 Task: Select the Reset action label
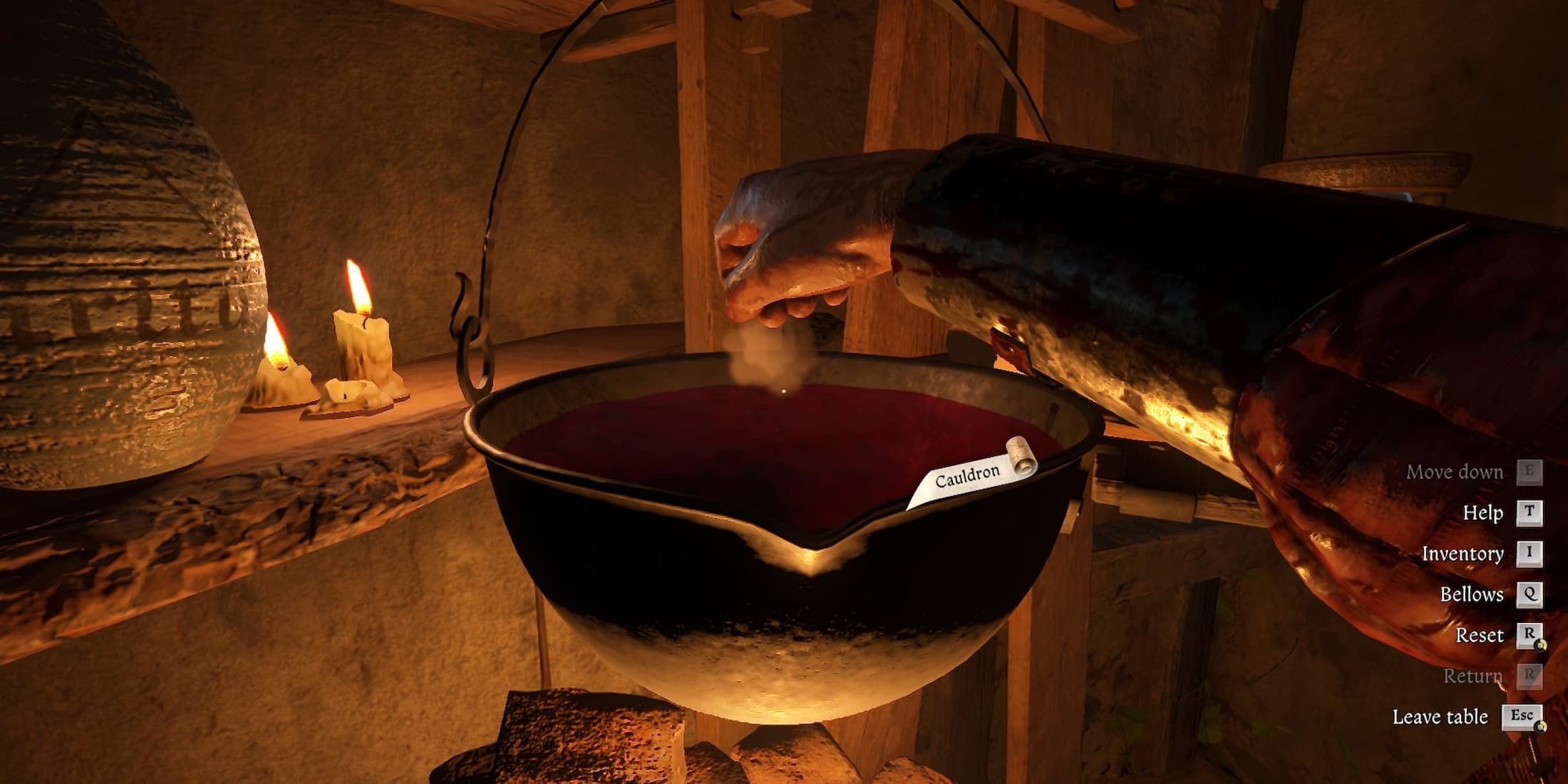(x=1480, y=634)
